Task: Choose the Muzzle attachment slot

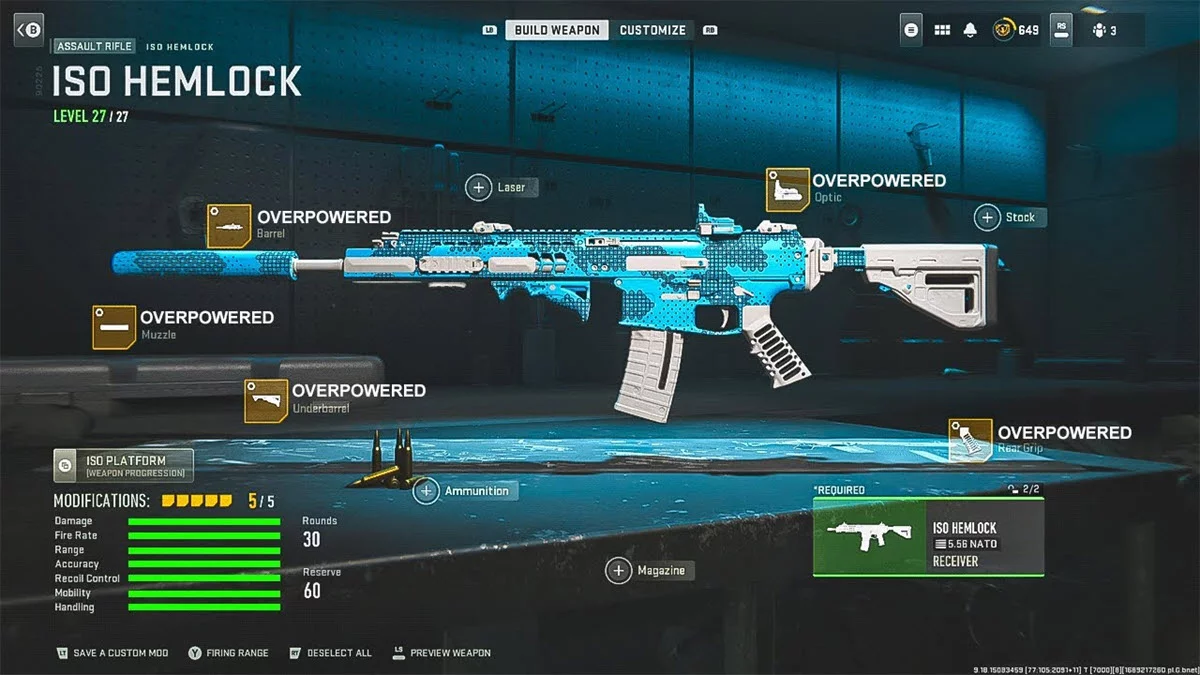Action: coord(114,327)
